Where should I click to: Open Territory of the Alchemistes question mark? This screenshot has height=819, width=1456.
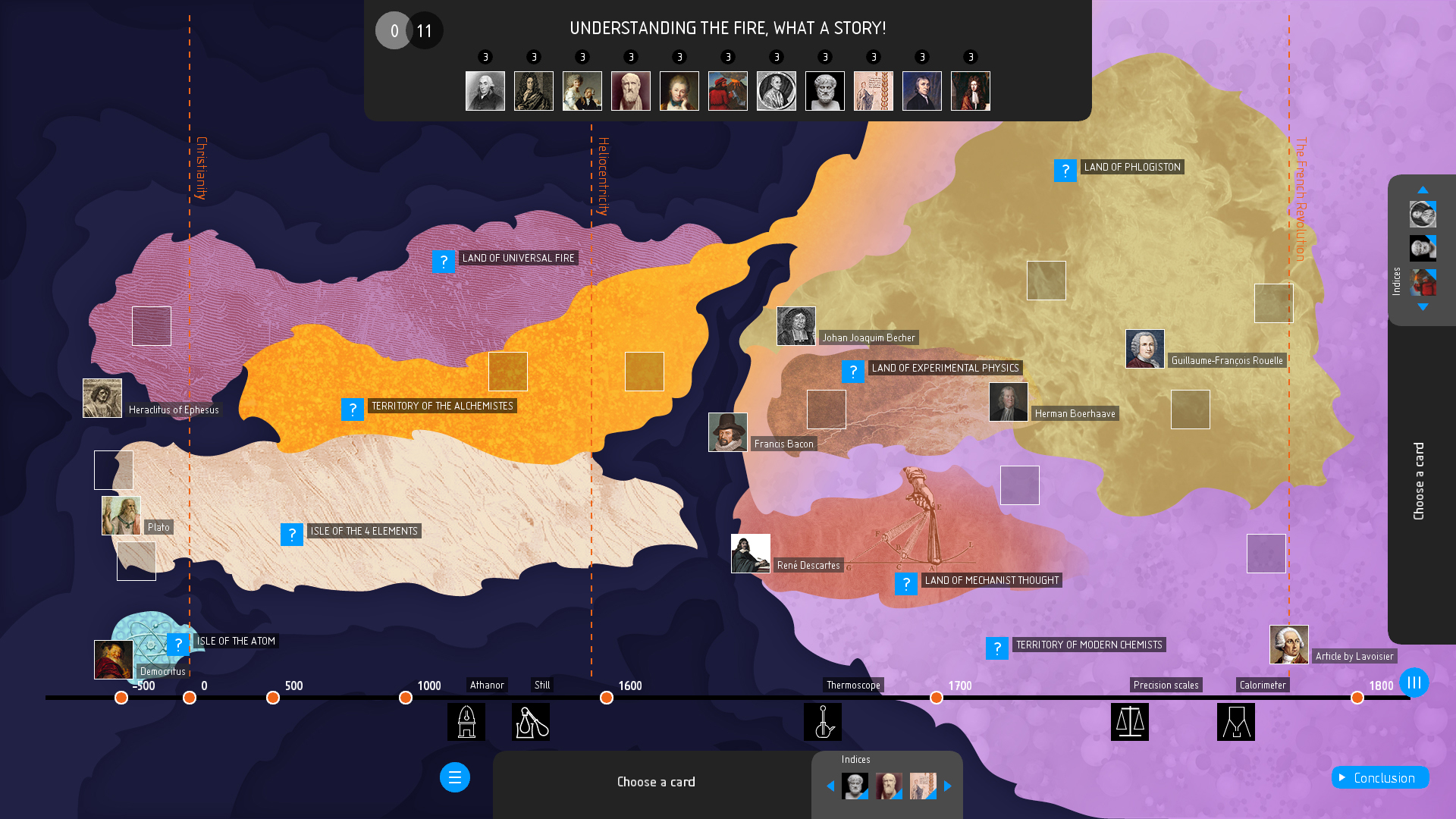pos(352,409)
